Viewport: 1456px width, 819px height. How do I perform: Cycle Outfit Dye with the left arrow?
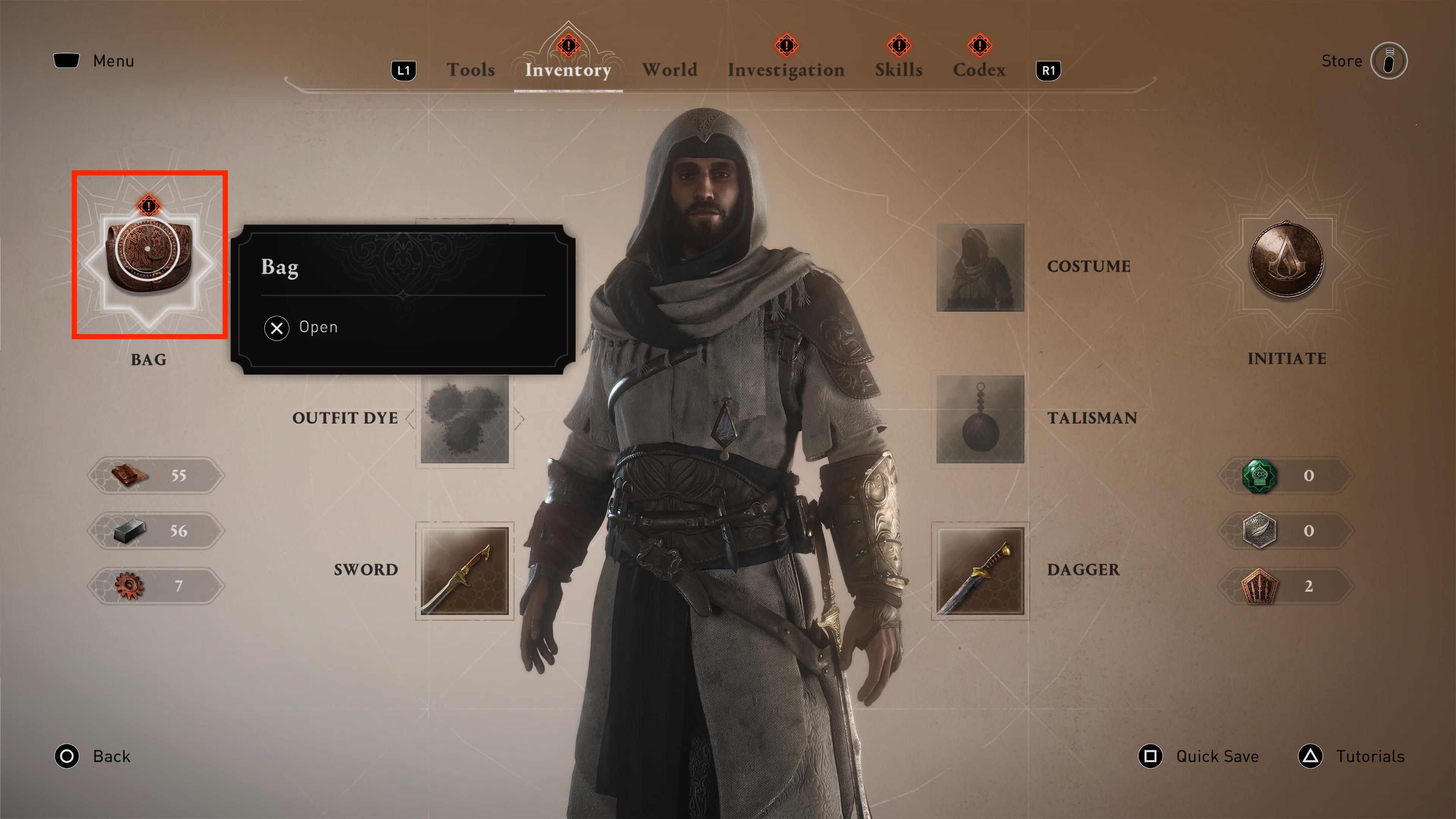coord(410,419)
